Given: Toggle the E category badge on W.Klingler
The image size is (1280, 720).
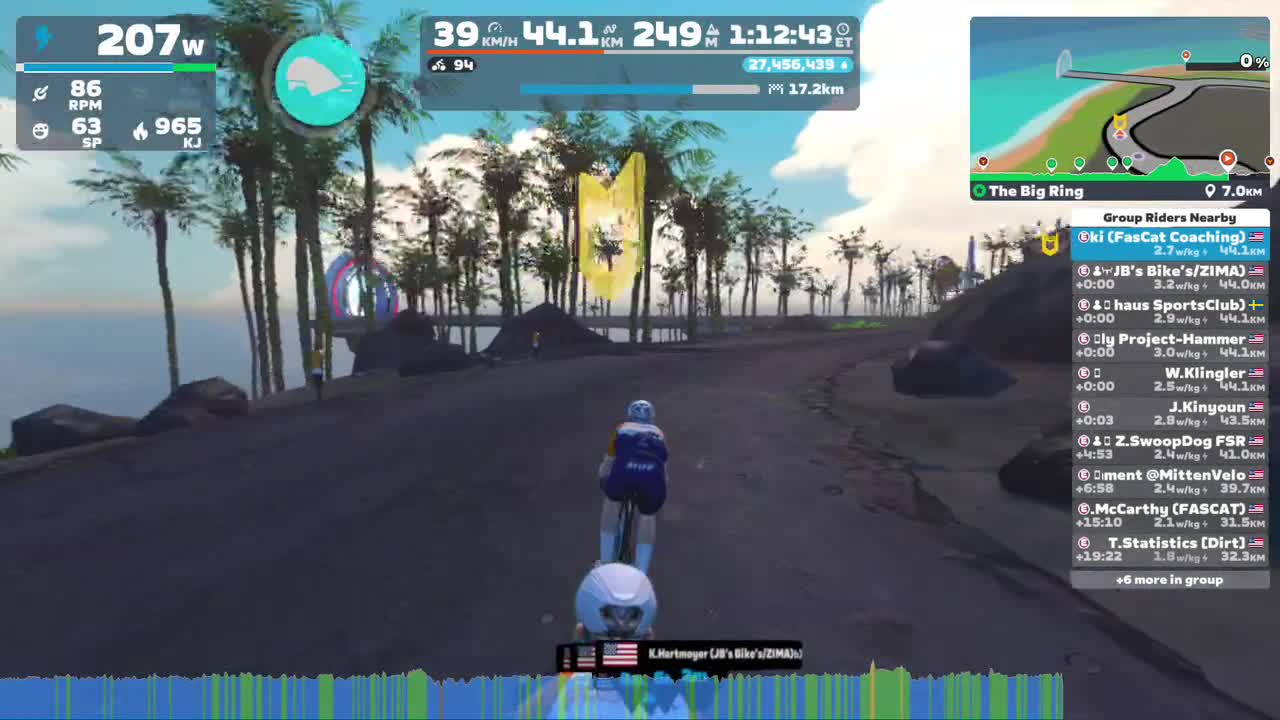Looking at the screenshot, I should click(1083, 373).
